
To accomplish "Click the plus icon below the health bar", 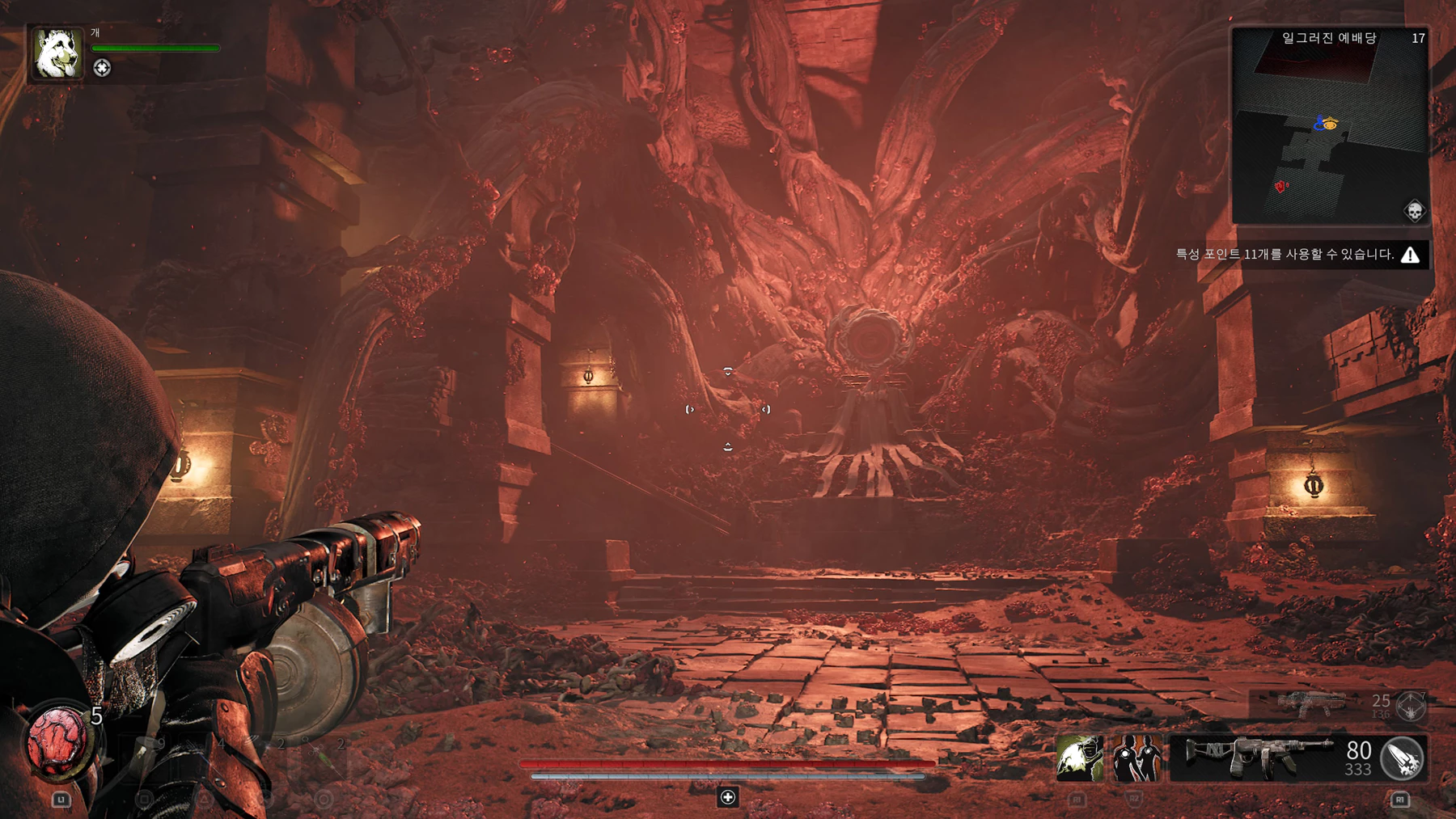I will coord(728,797).
